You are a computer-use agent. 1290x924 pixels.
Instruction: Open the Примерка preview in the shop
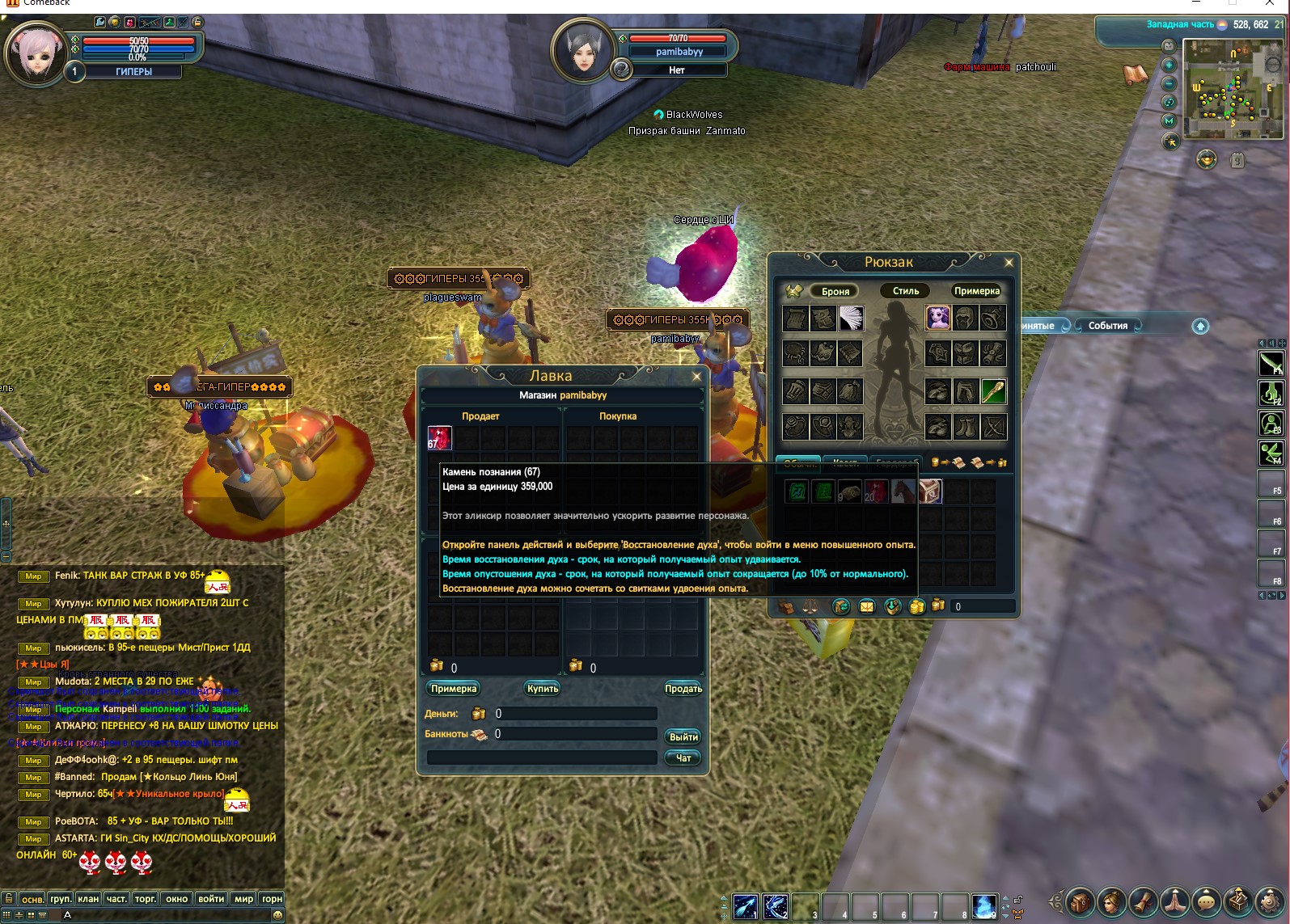point(454,689)
